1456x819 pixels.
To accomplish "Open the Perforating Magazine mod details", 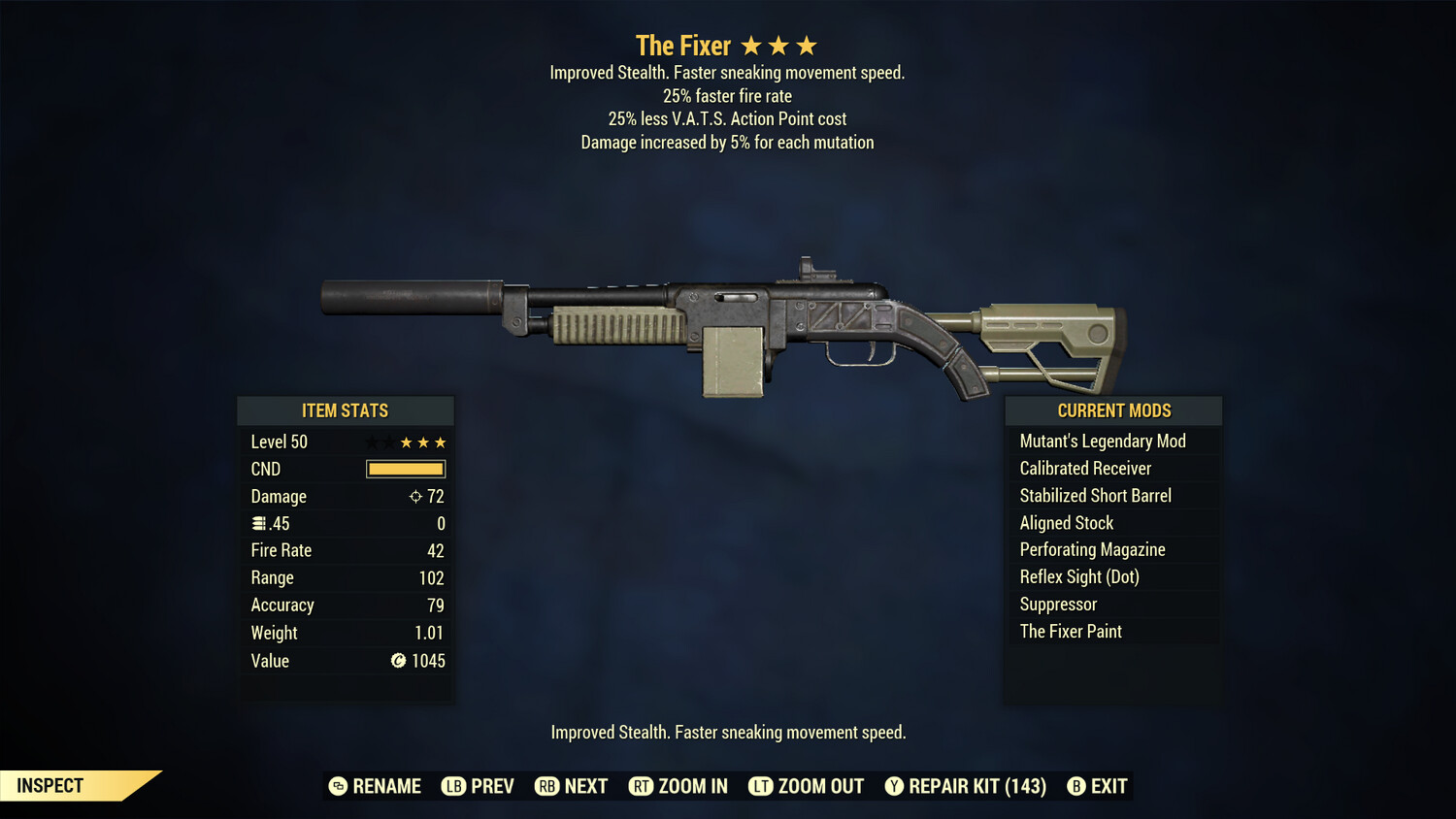I will 1092,549.
